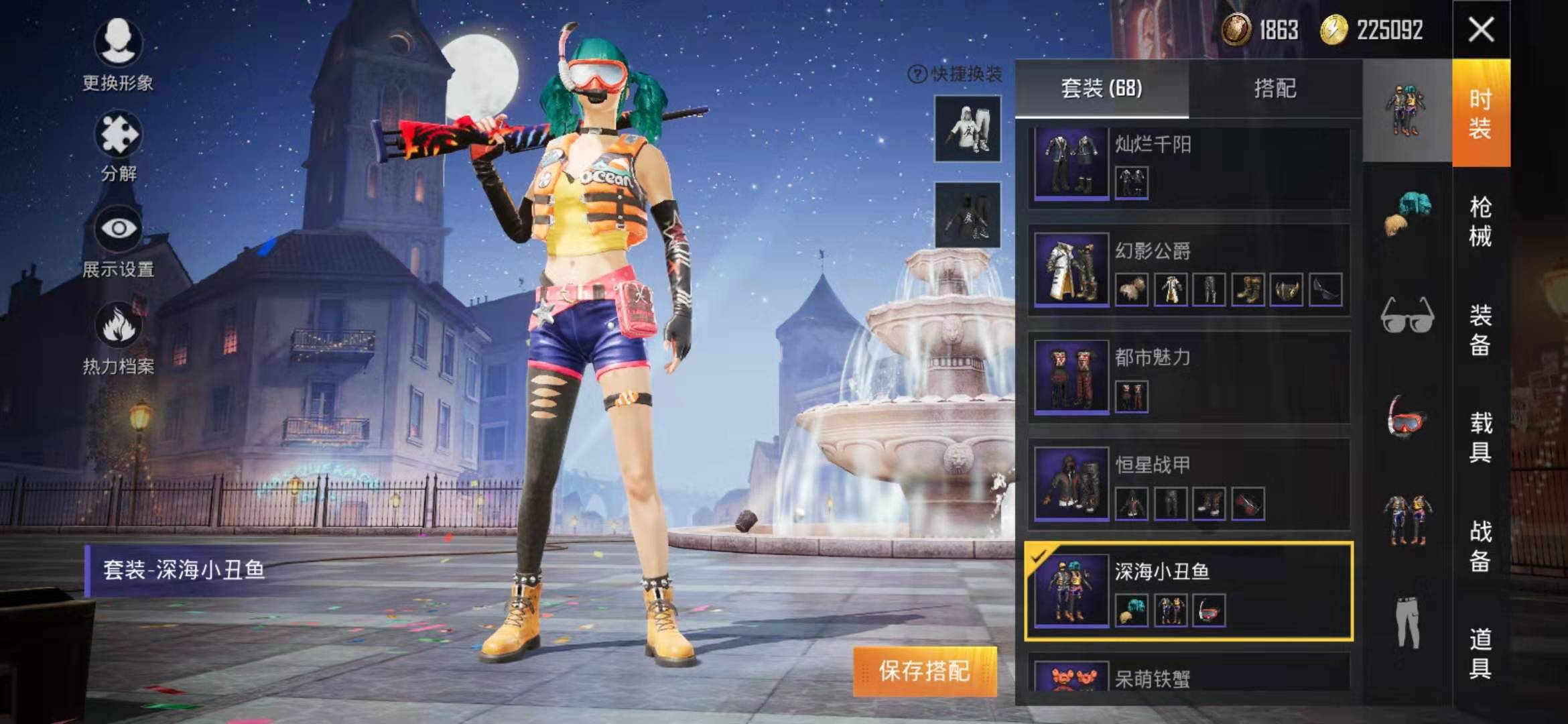Select the 套装 (68) tab
1568x724 pixels.
[x=1102, y=88]
